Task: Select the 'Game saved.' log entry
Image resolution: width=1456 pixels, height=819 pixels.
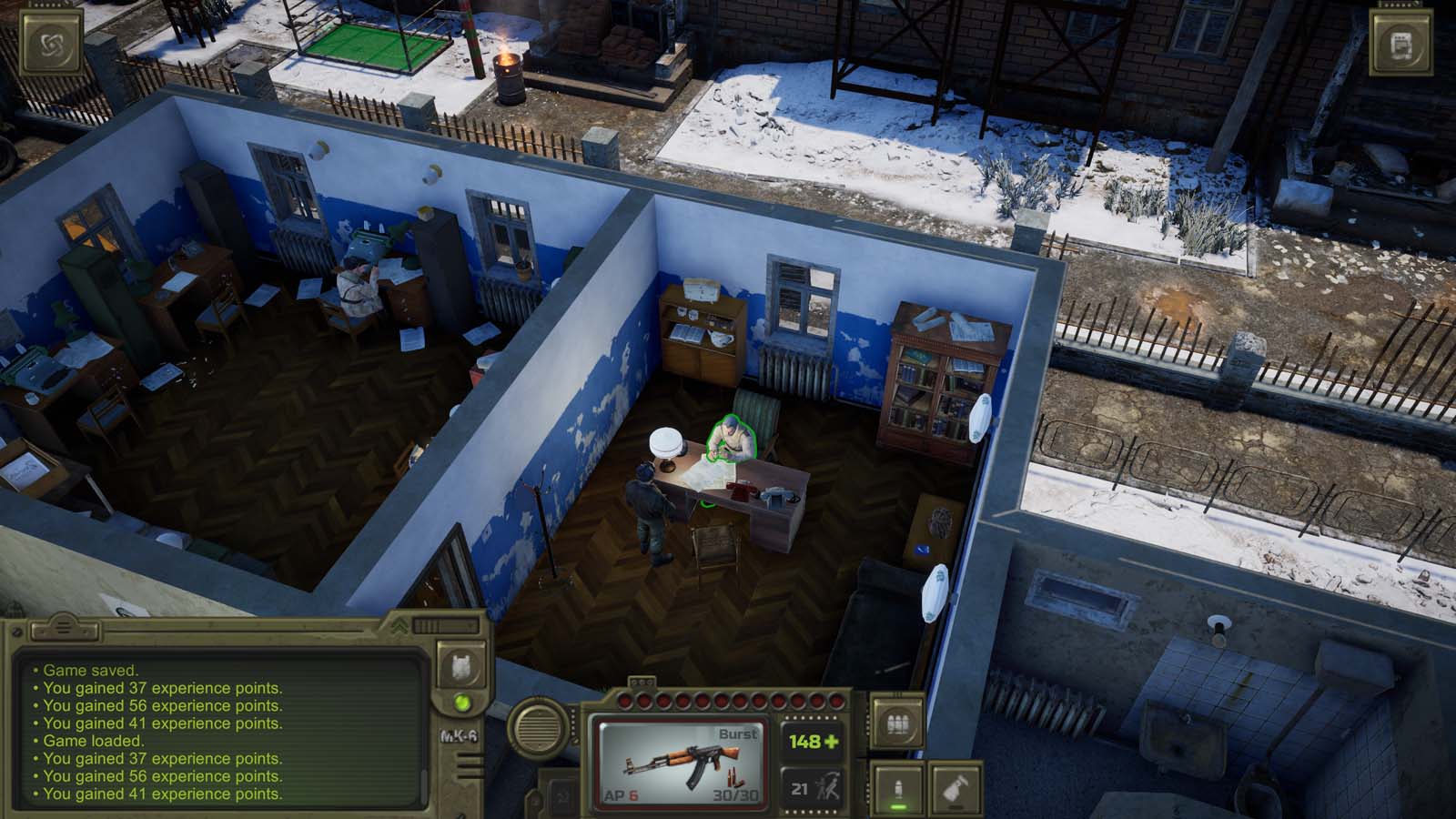Action: pyautogui.click(x=89, y=671)
